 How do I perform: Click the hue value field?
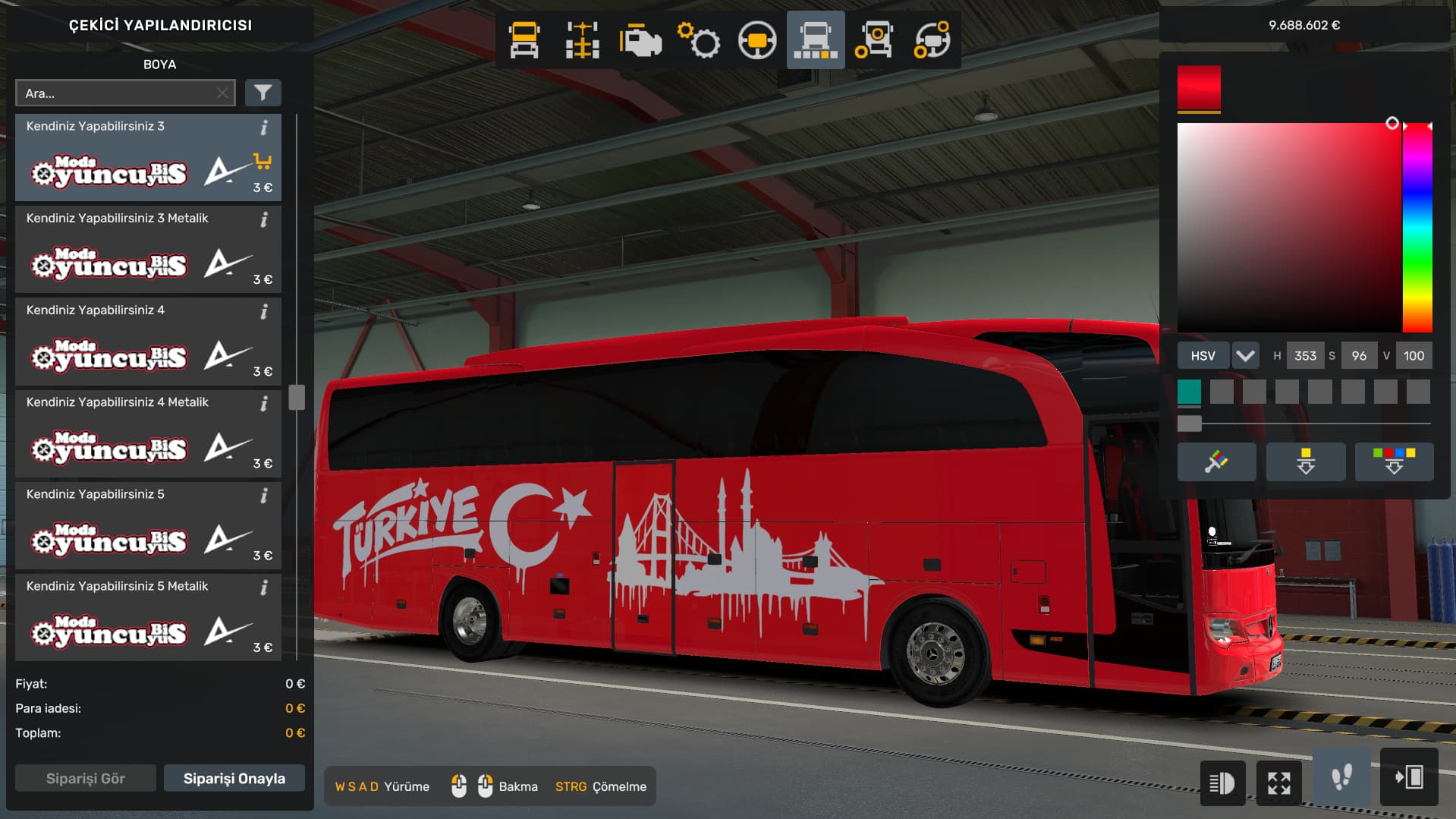click(1305, 355)
